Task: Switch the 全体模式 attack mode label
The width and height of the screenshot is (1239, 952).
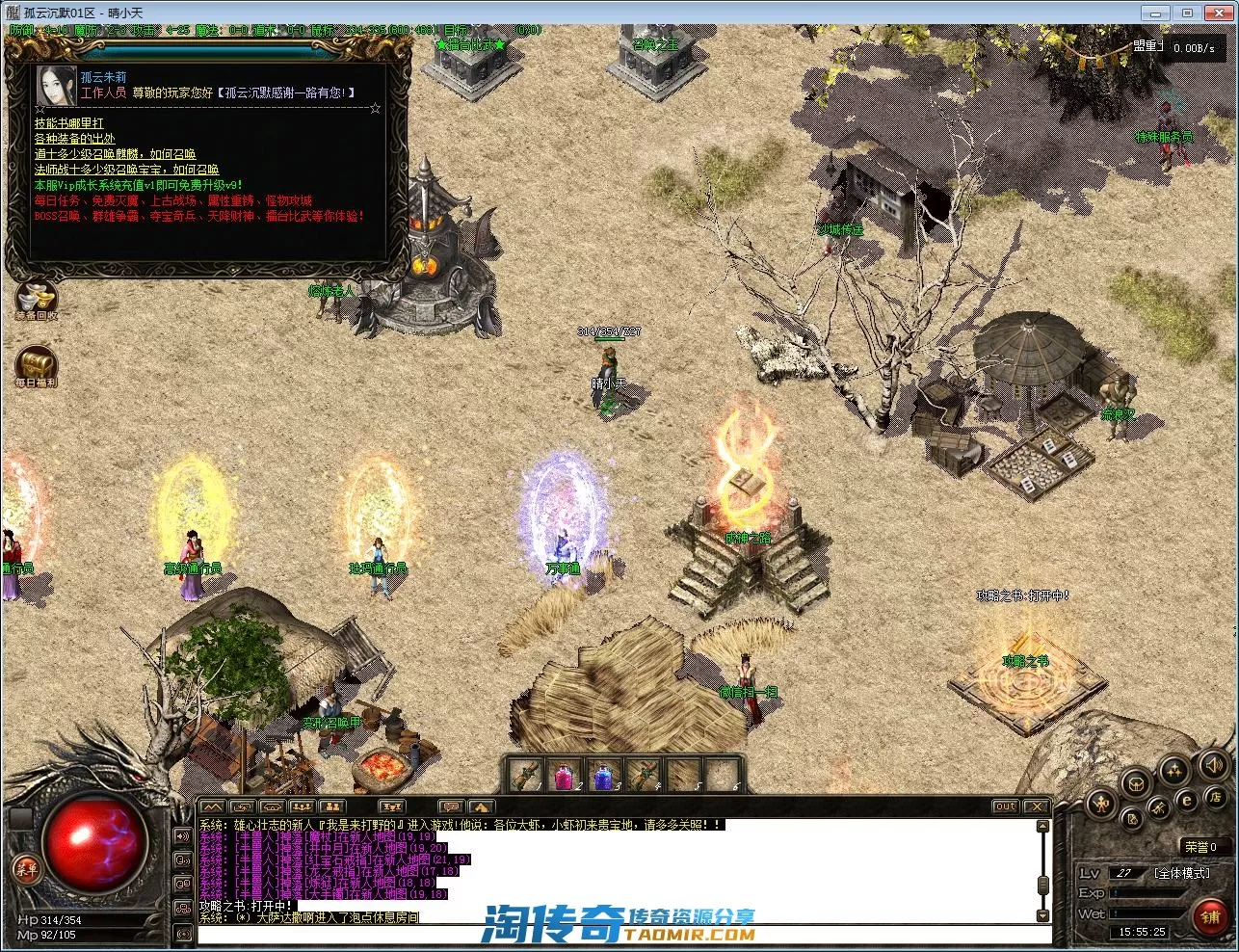Action: point(1181,873)
